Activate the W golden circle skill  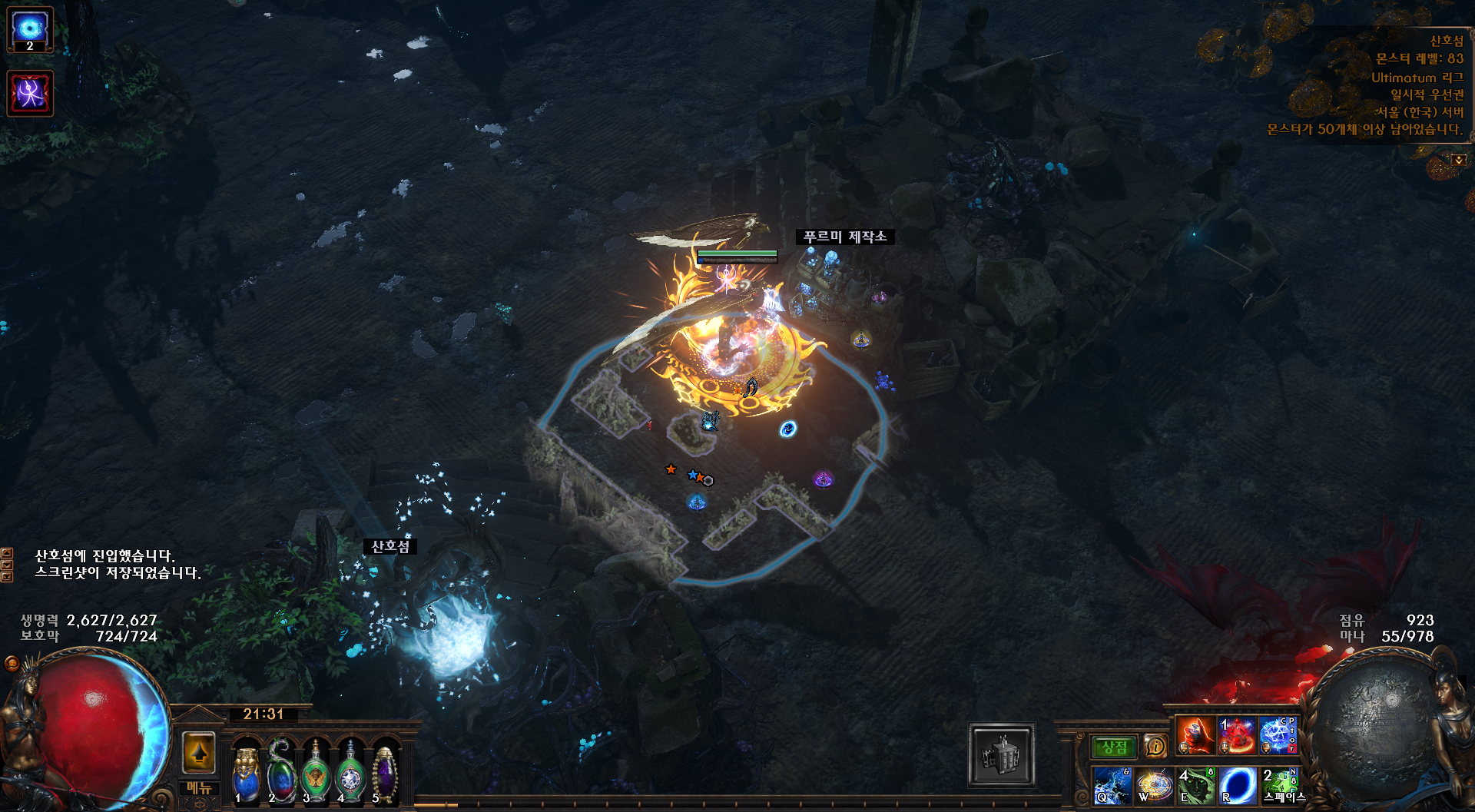1155,785
